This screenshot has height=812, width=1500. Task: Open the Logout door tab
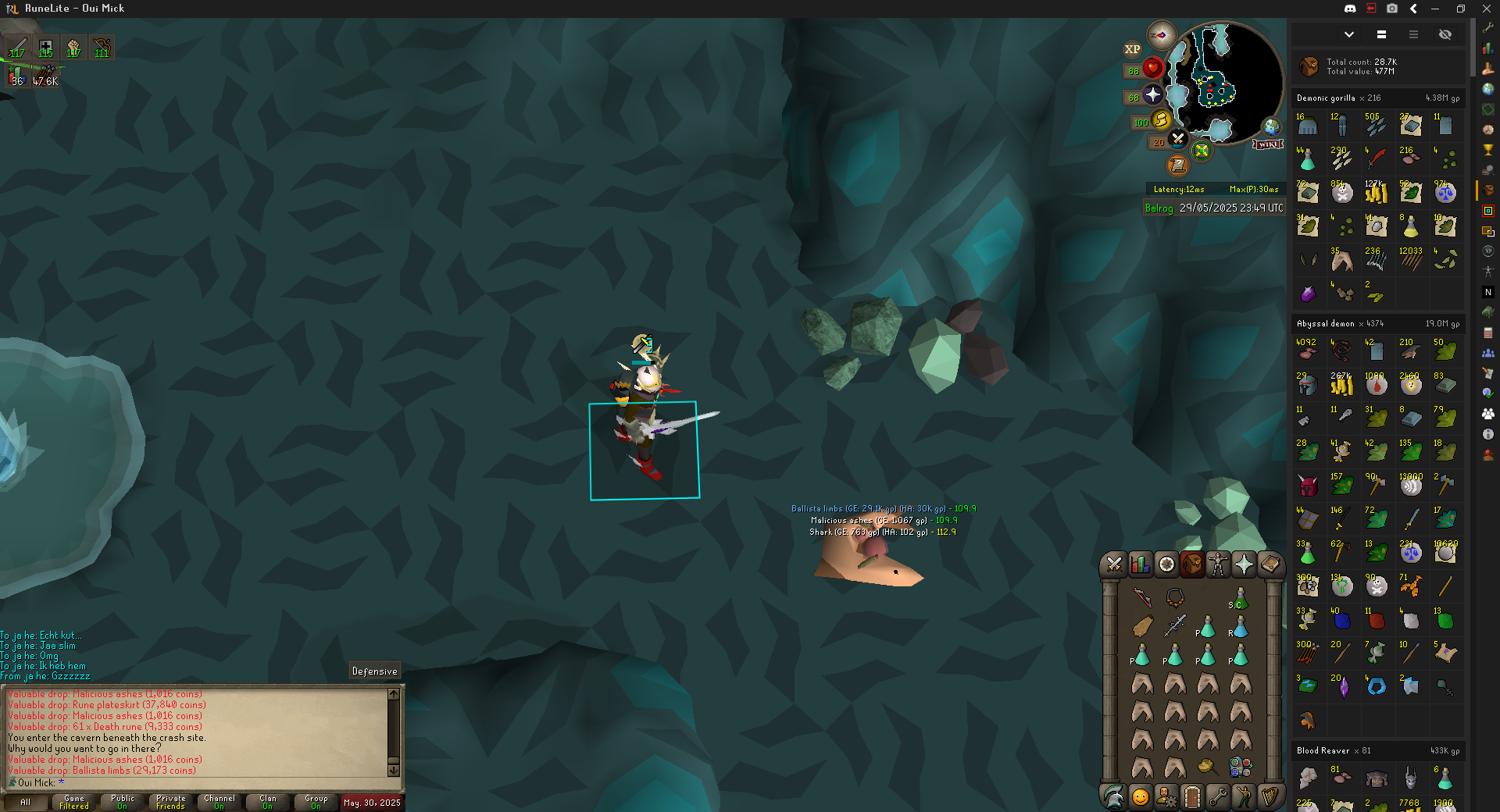click(1192, 797)
